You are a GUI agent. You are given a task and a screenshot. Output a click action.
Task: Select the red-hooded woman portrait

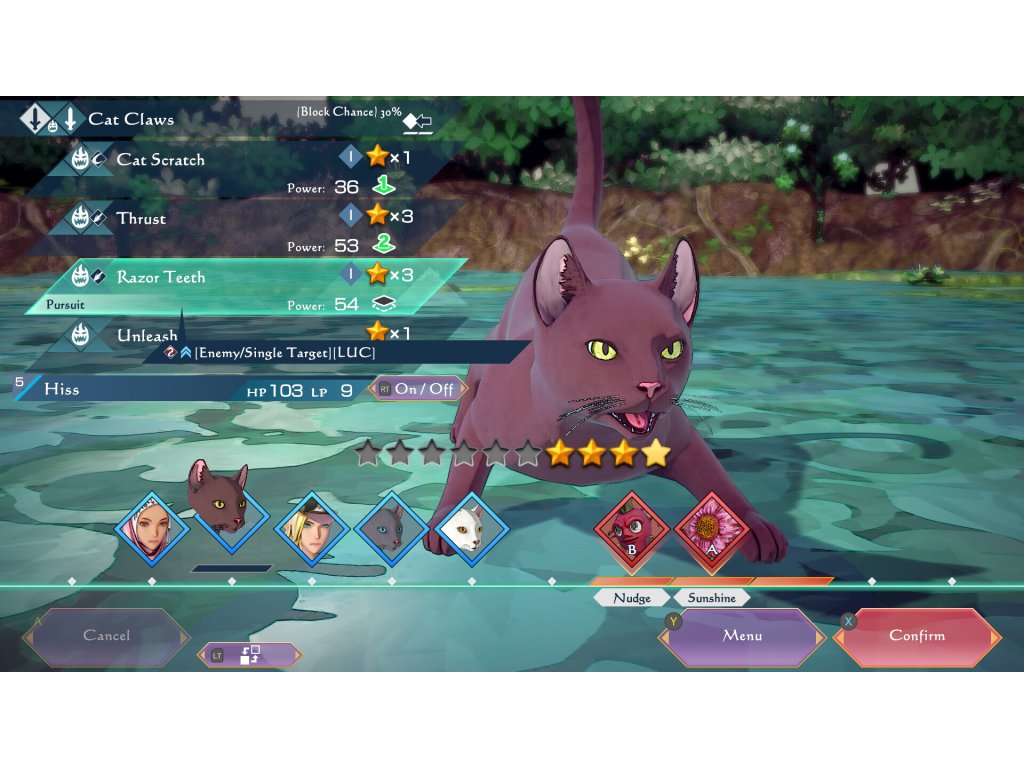(x=152, y=528)
